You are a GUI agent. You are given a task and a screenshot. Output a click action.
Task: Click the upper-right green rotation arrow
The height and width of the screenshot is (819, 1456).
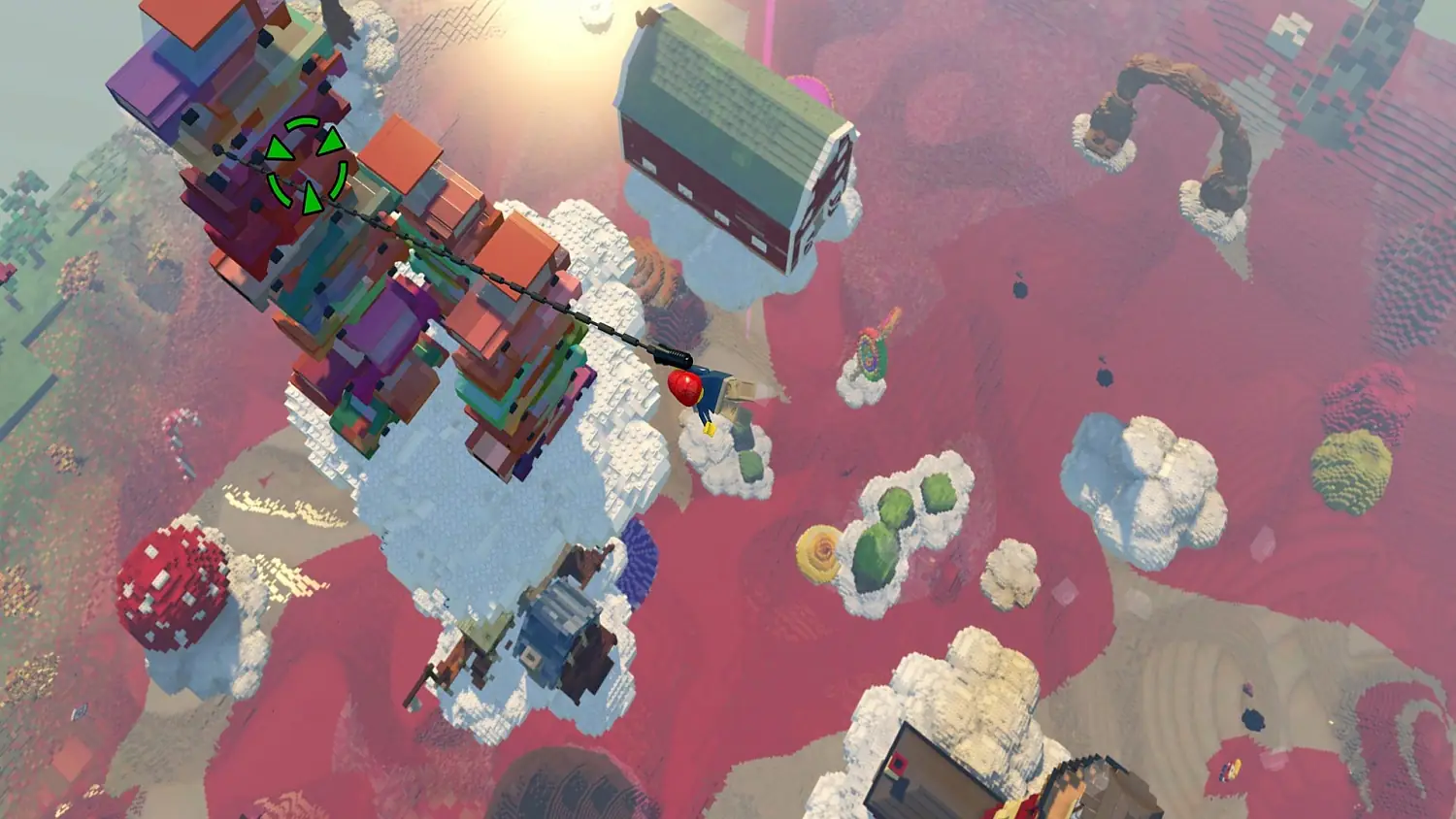(331, 142)
